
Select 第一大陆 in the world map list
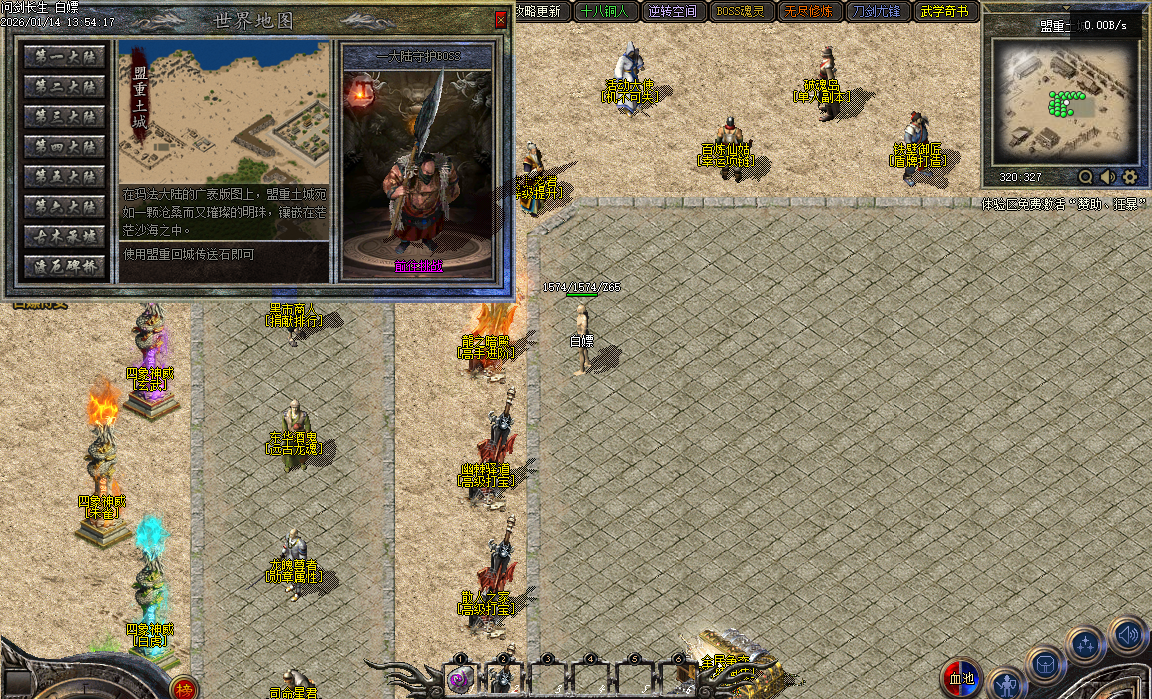pyautogui.click(x=65, y=58)
